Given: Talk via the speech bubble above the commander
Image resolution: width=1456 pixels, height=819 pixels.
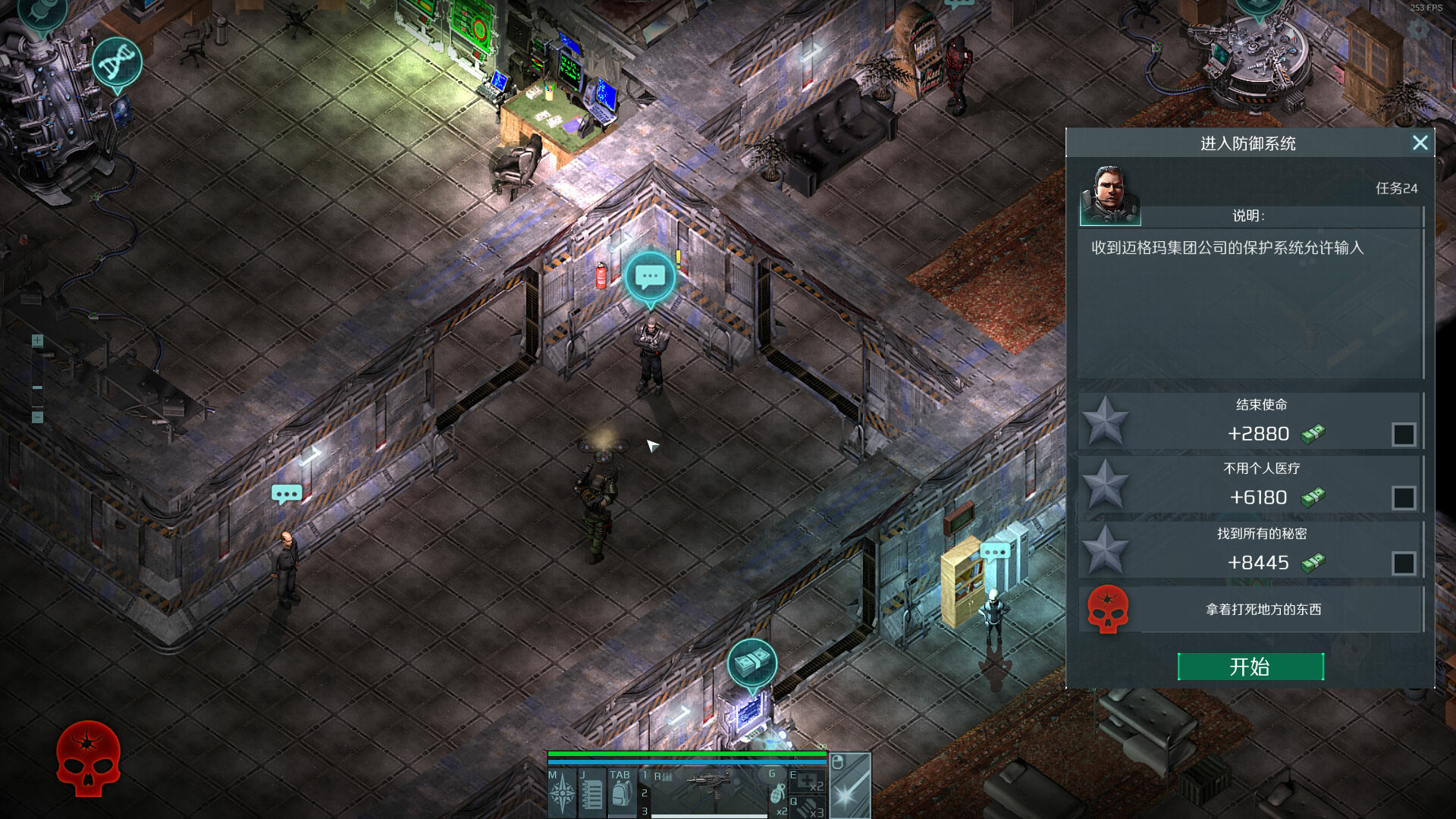Looking at the screenshot, I should click(x=650, y=278).
